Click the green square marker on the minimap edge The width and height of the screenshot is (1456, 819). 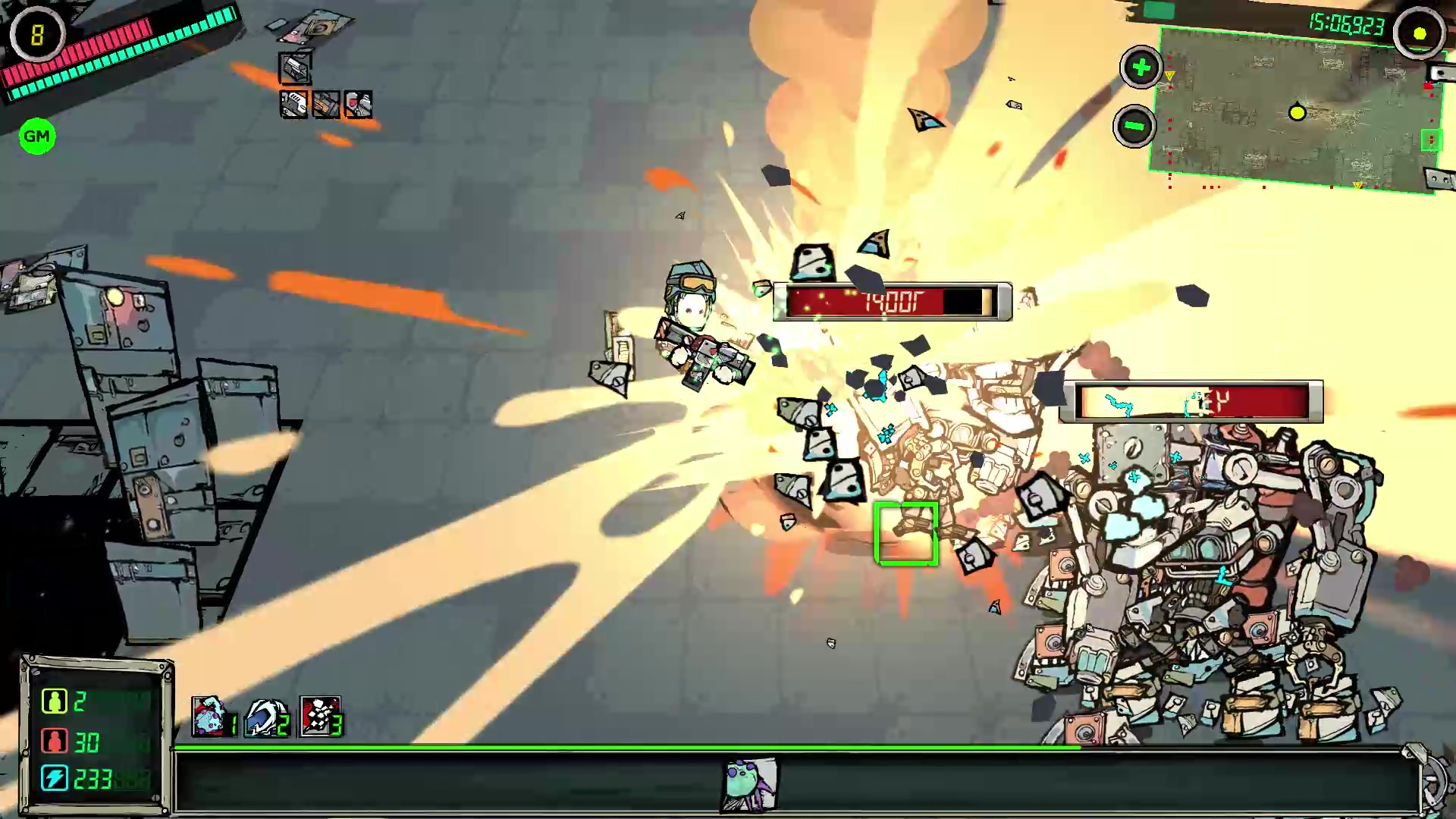coord(1431,140)
